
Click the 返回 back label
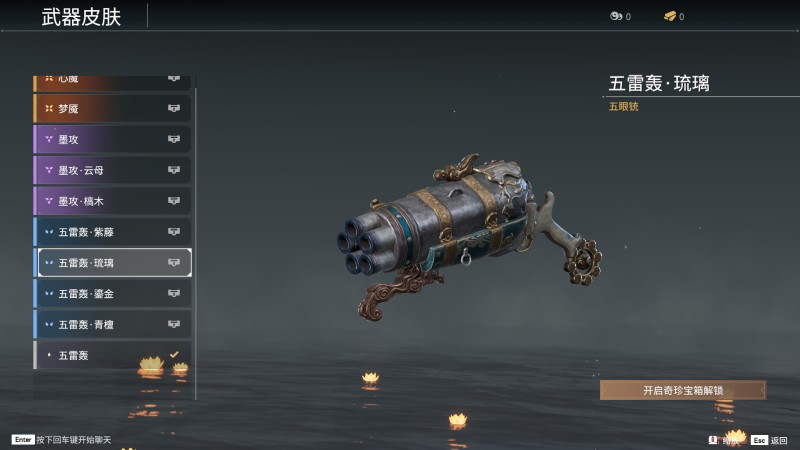coord(779,440)
